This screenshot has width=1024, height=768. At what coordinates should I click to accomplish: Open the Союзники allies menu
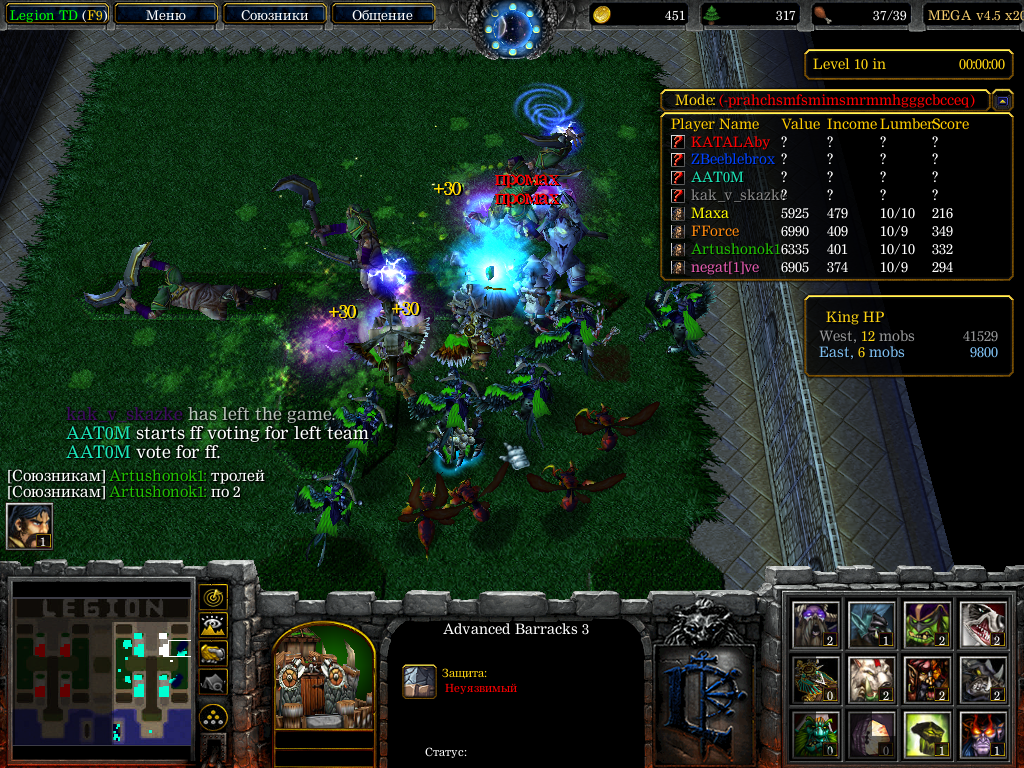(273, 15)
